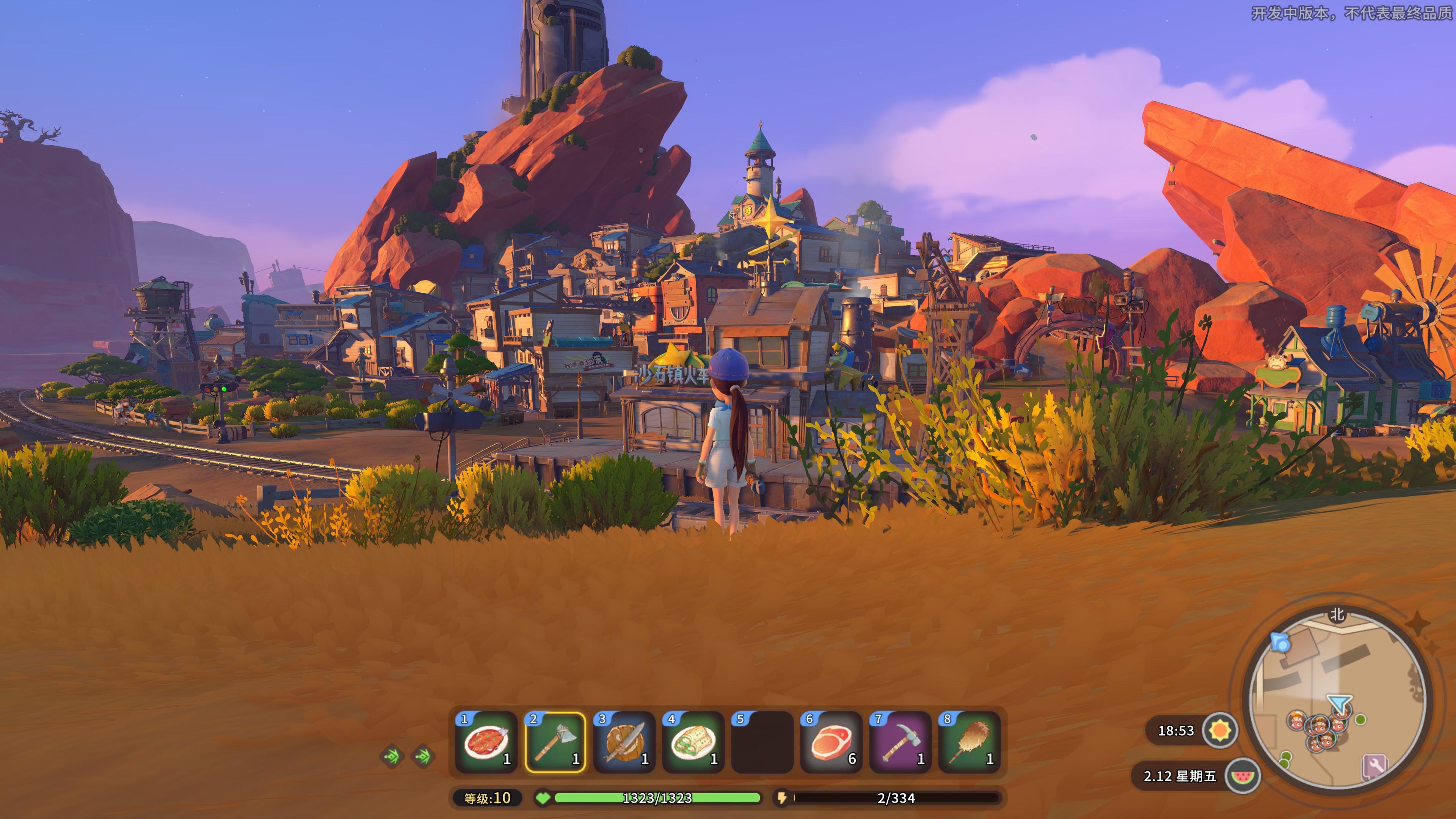This screenshot has width=1456, height=819.
Task: Switch to the pickhammer hotbar slot
Action: pyautogui.click(x=901, y=742)
